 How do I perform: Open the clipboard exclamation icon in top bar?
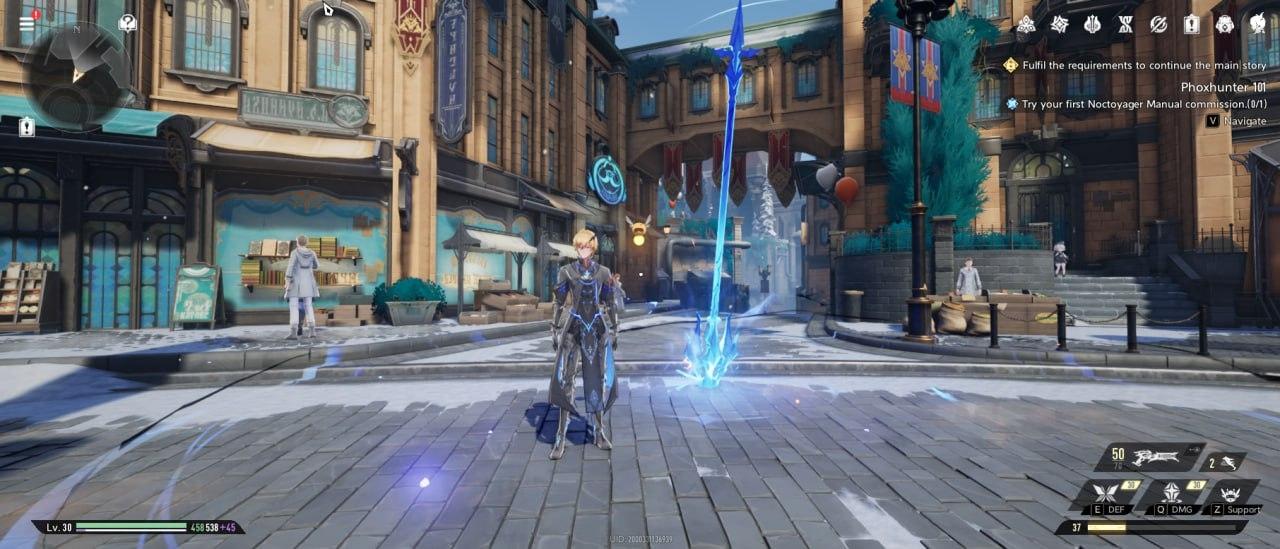coord(1191,24)
